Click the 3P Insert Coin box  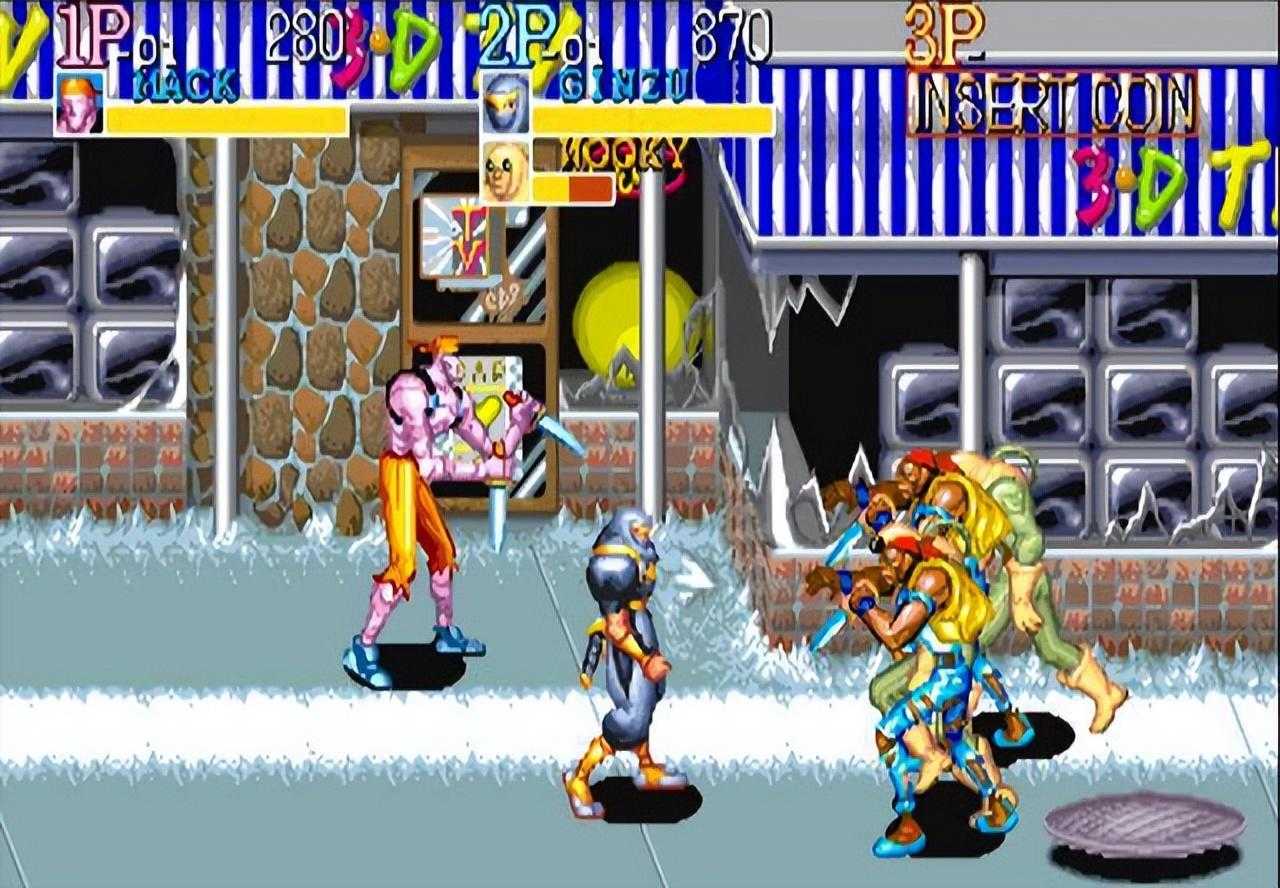(x=1052, y=104)
